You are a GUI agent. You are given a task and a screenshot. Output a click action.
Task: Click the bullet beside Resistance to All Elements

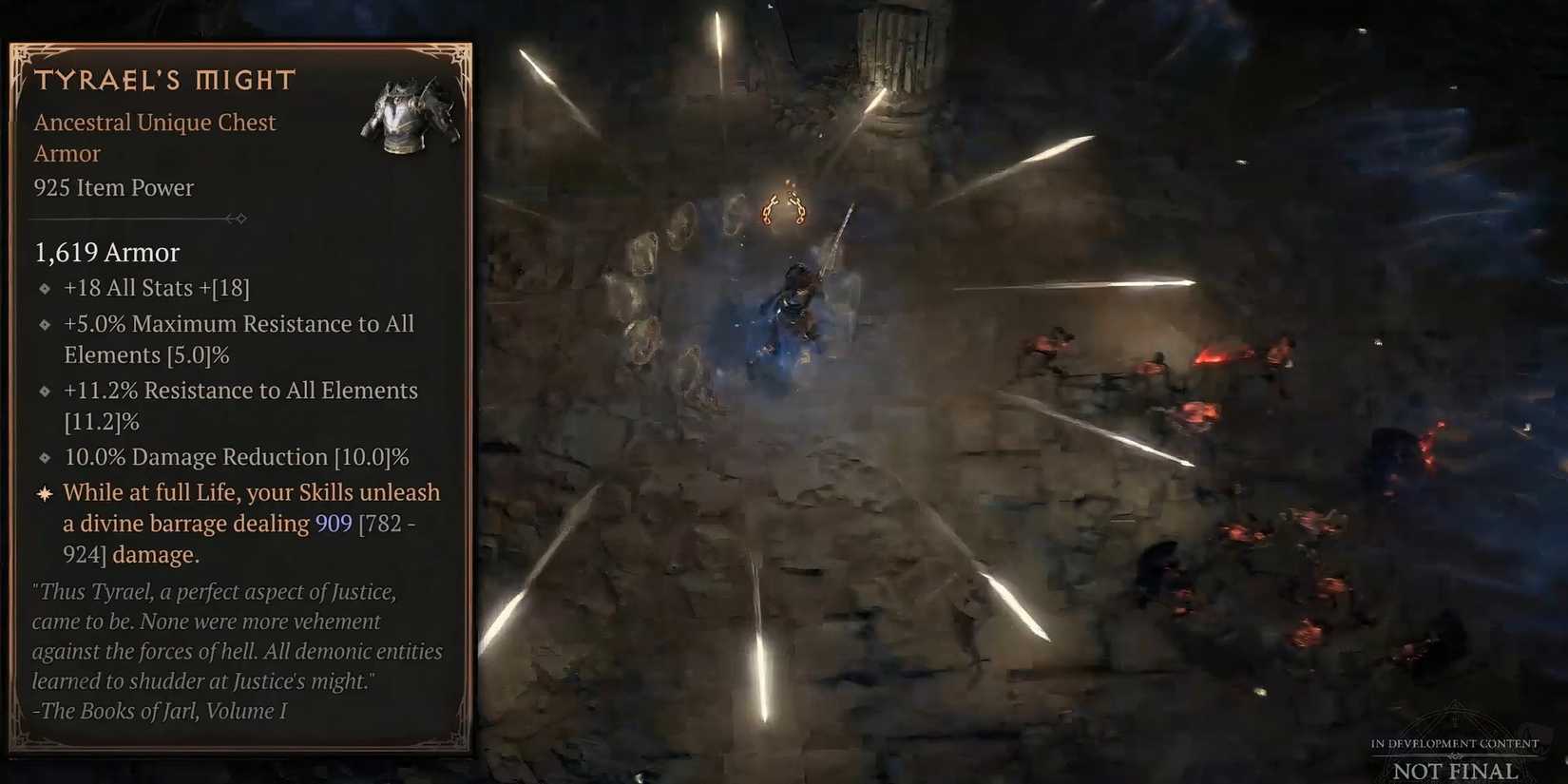point(44,391)
